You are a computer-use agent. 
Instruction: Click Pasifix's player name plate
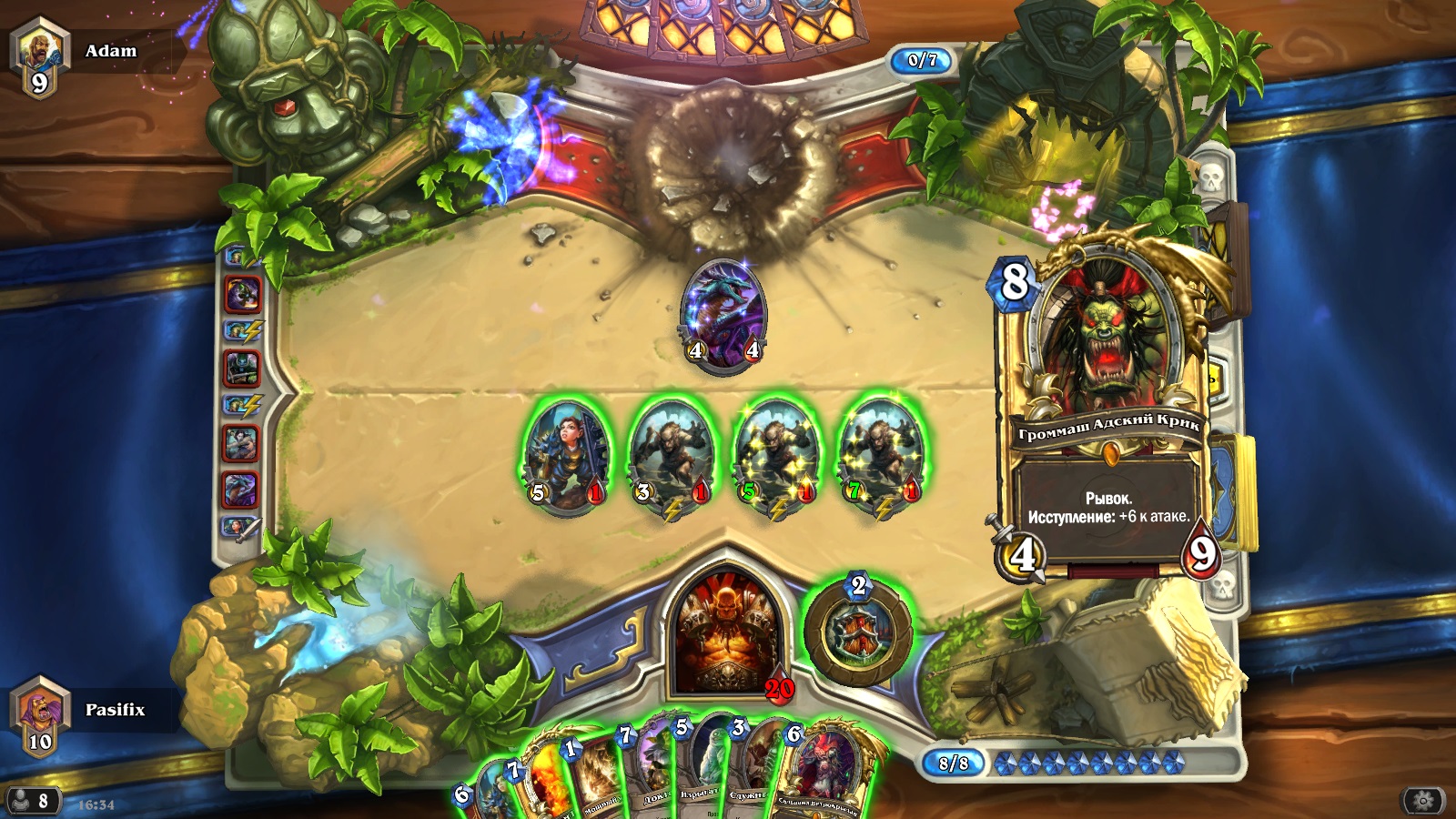click(115, 710)
